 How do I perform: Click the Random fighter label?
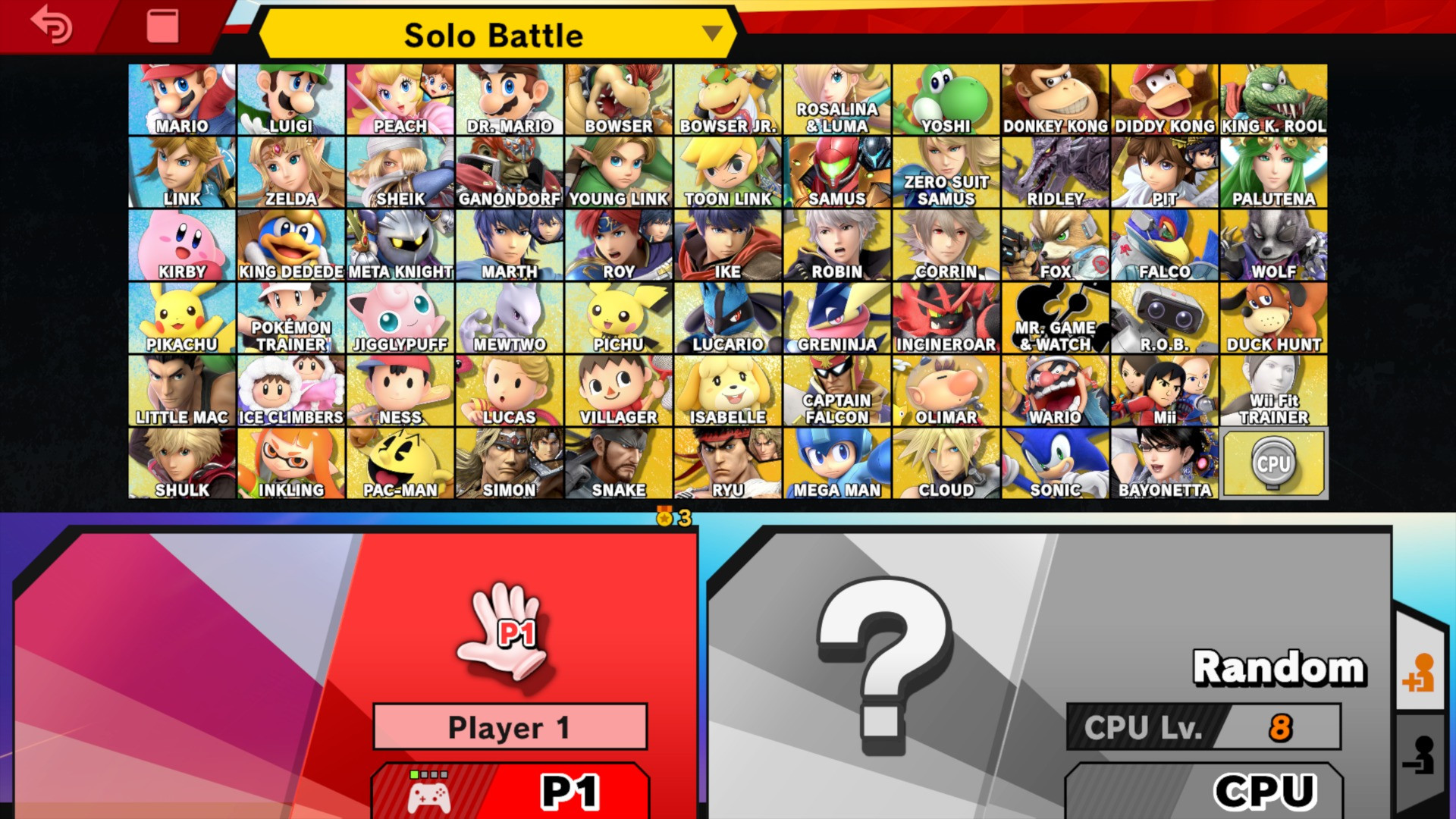(x=1280, y=667)
